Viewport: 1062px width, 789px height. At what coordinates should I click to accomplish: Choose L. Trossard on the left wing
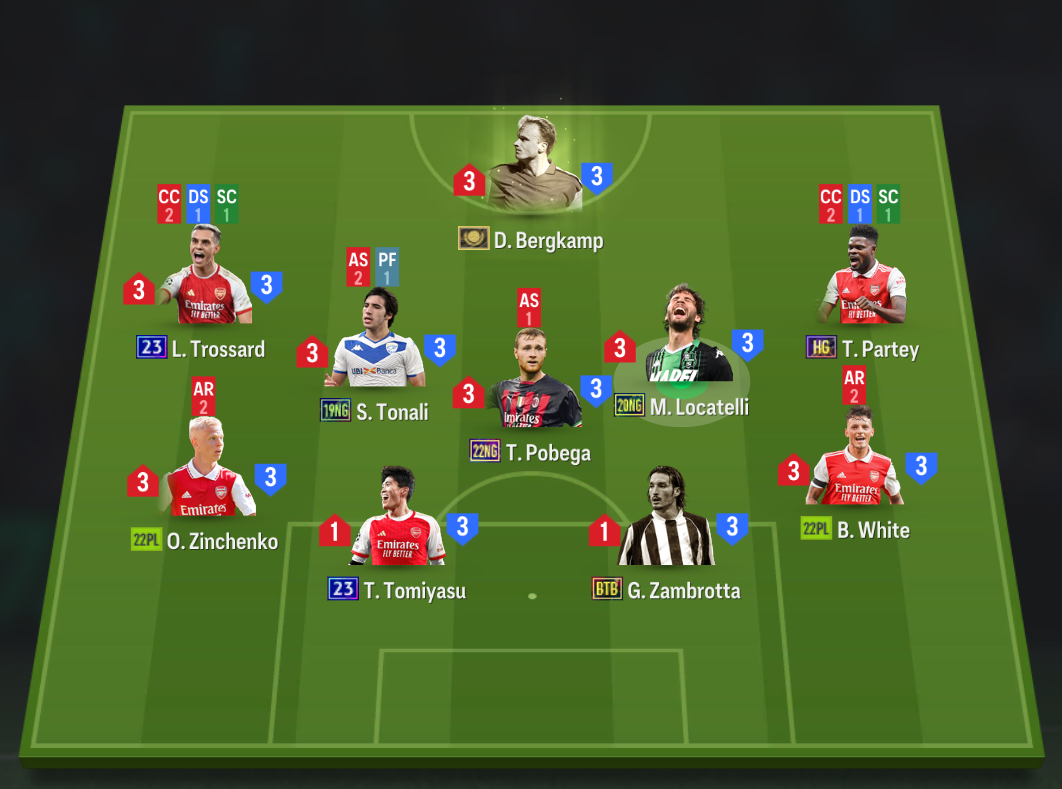[205, 280]
